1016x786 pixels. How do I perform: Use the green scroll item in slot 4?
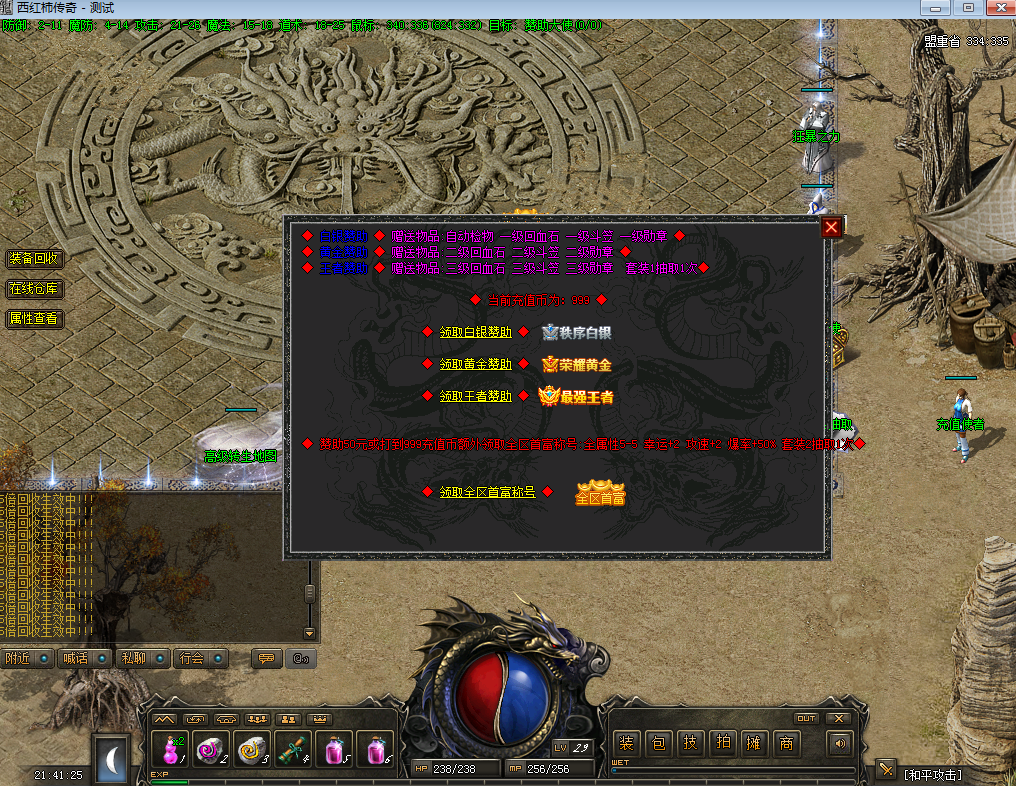point(291,749)
